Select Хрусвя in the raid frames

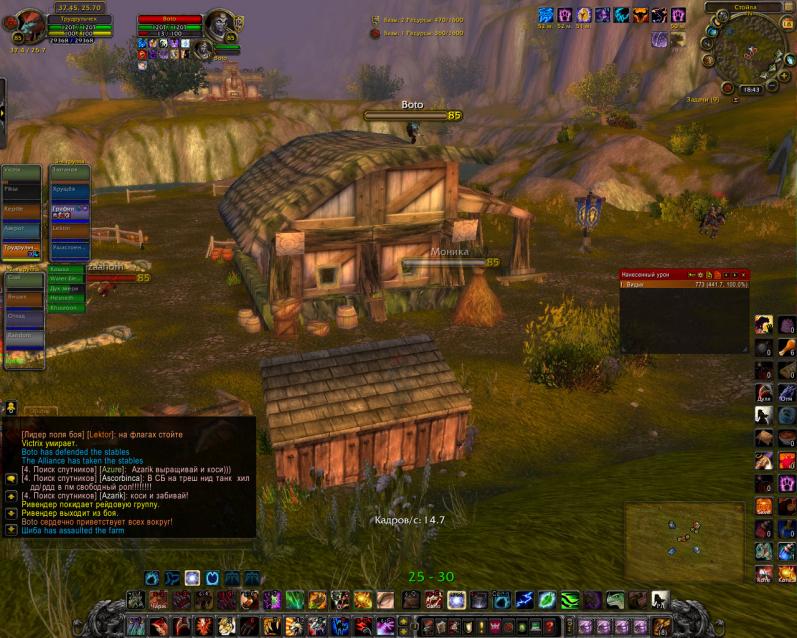69,189
